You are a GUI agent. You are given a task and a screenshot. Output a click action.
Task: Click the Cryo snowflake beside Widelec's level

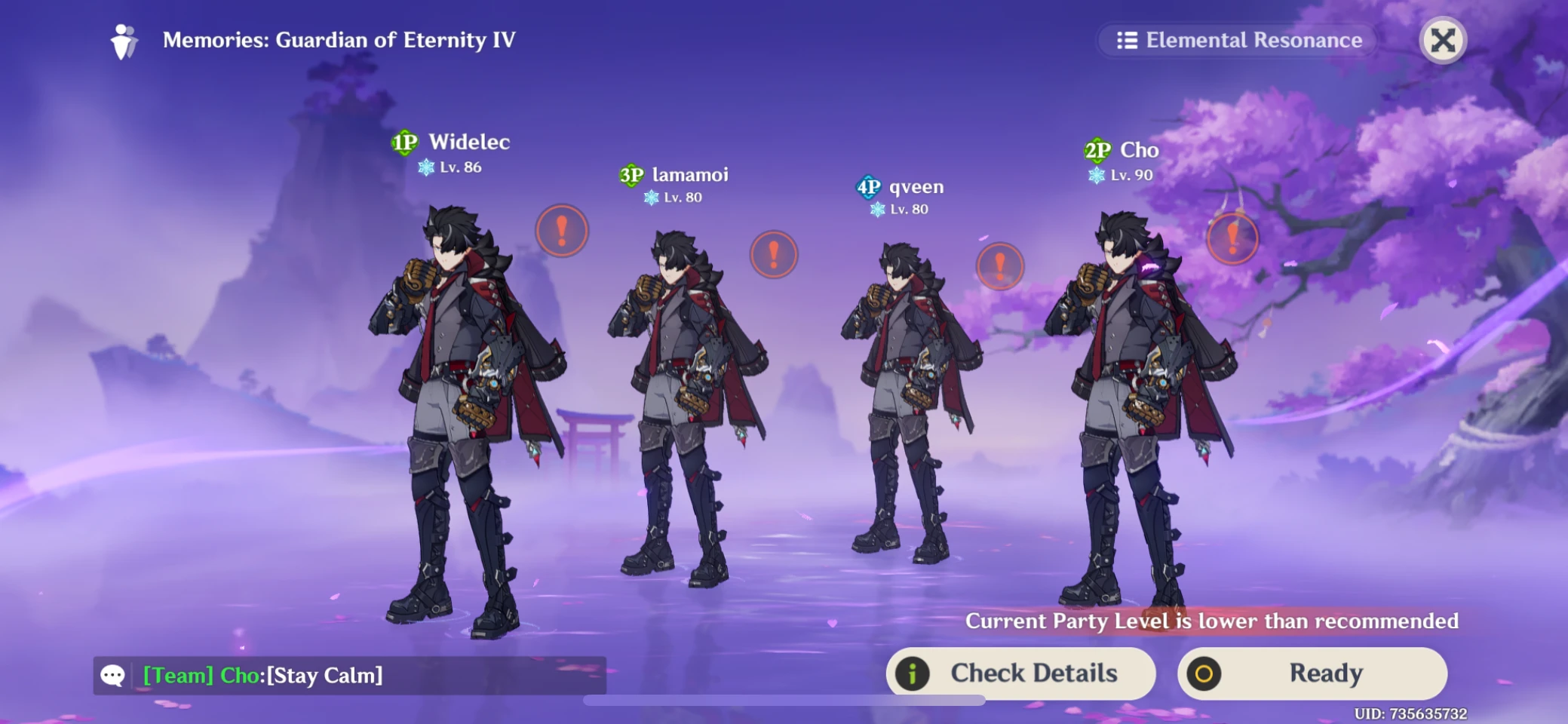pos(425,167)
